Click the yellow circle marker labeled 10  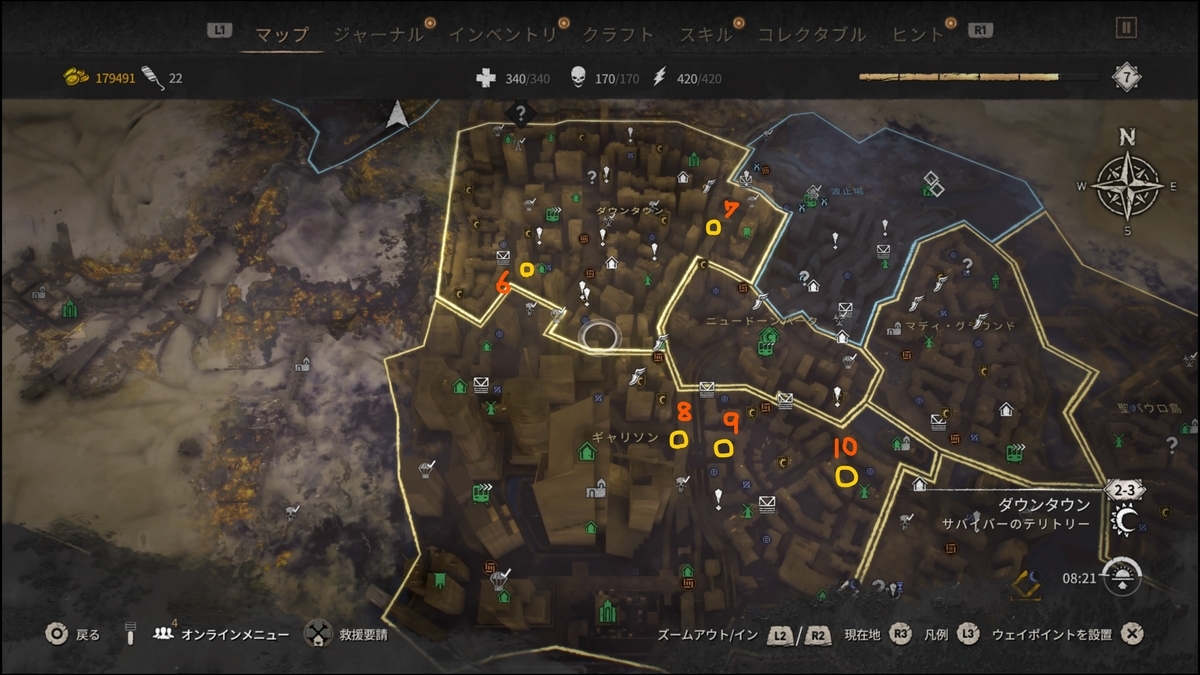click(846, 477)
